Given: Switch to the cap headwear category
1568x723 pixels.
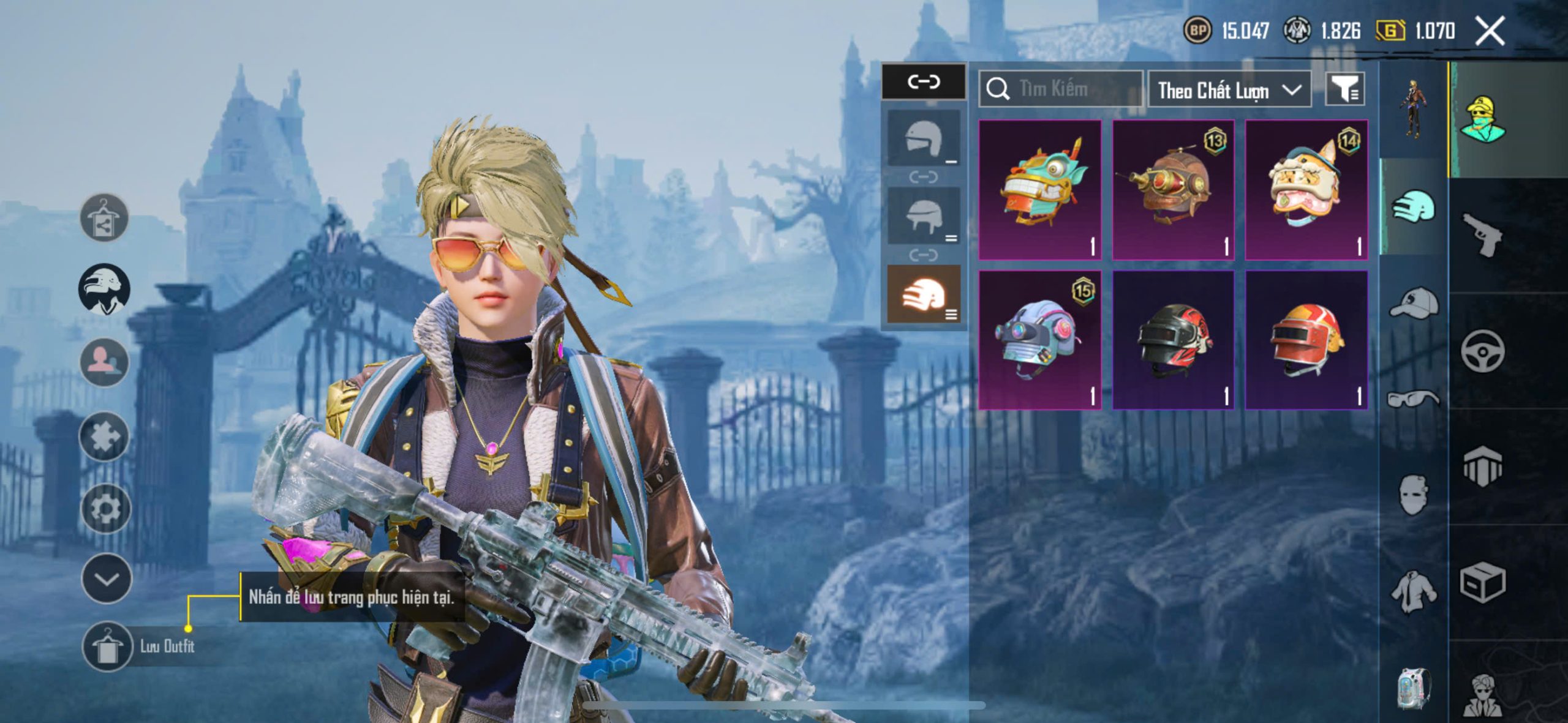Looking at the screenshot, I should click(1414, 303).
